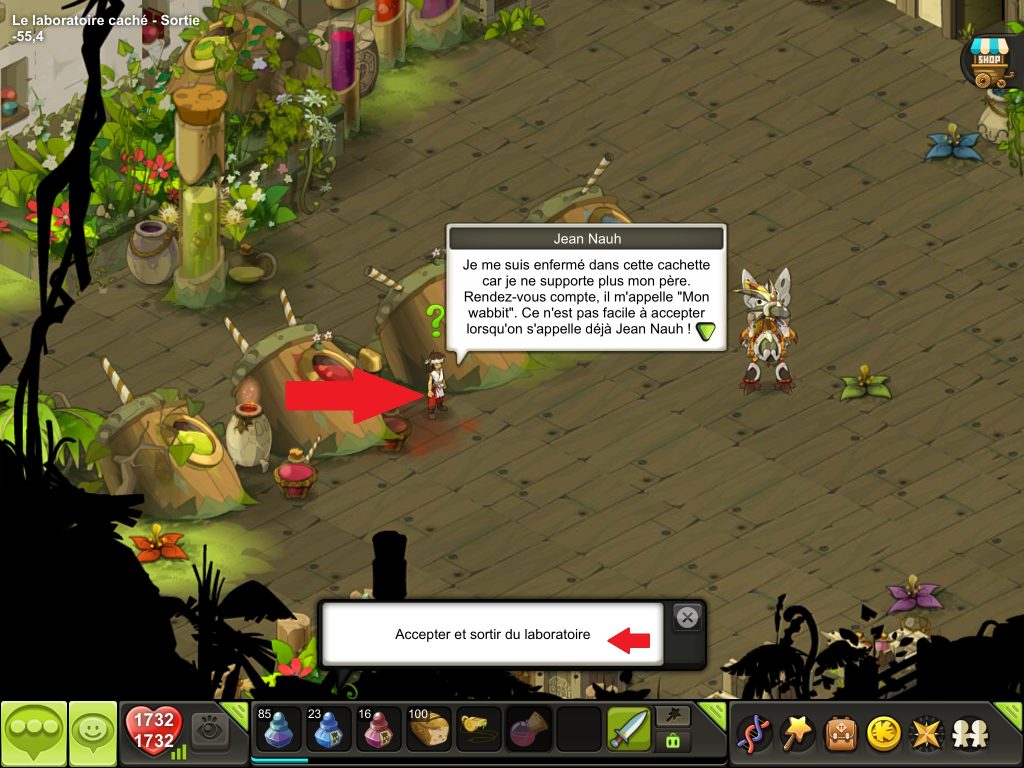Choose "Accepter et sortir du laboratoire" reply
The image size is (1024, 768).
pyautogui.click(x=492, y=634)
